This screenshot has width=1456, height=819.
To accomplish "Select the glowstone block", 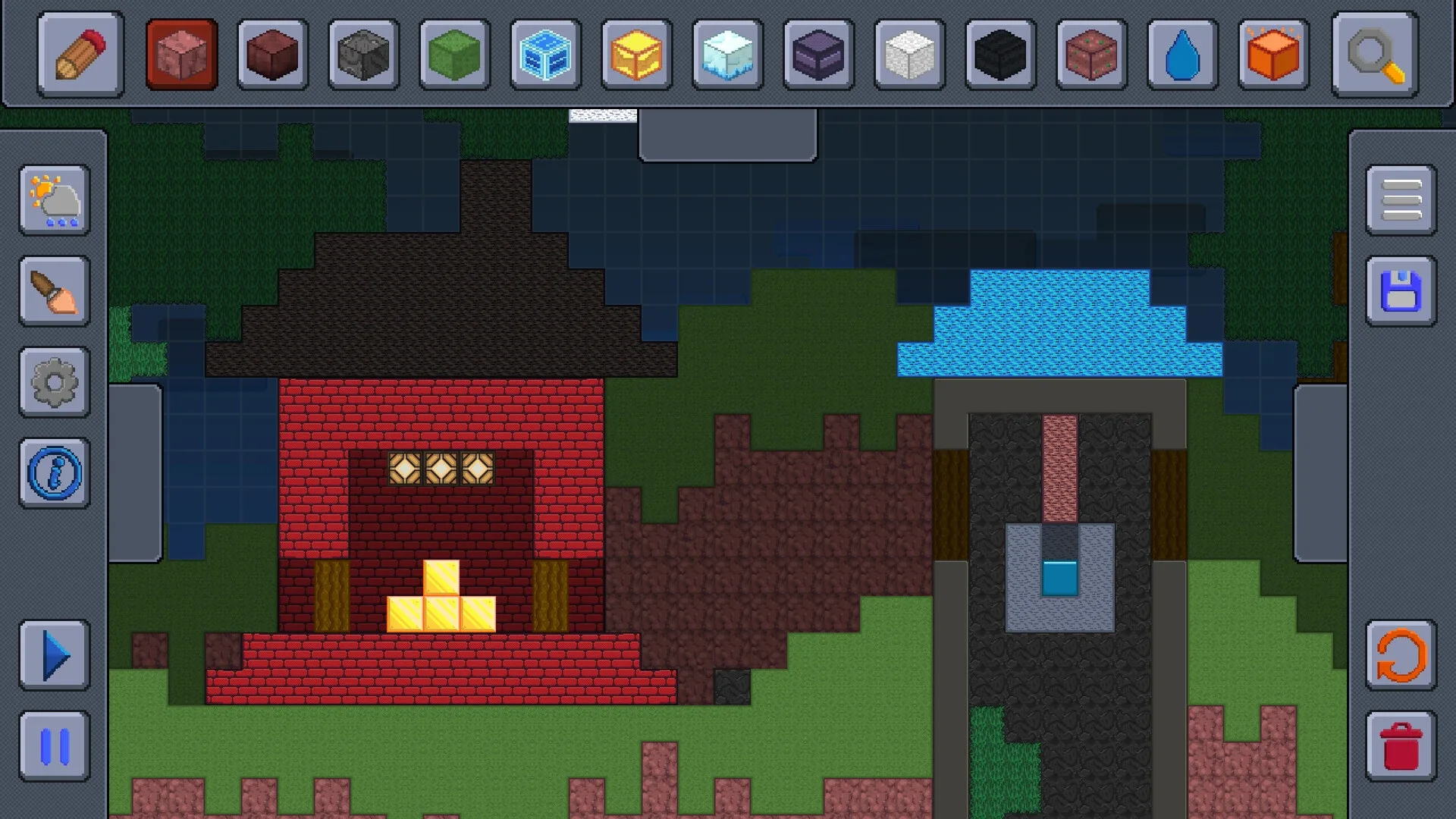I will click(637, 54).
